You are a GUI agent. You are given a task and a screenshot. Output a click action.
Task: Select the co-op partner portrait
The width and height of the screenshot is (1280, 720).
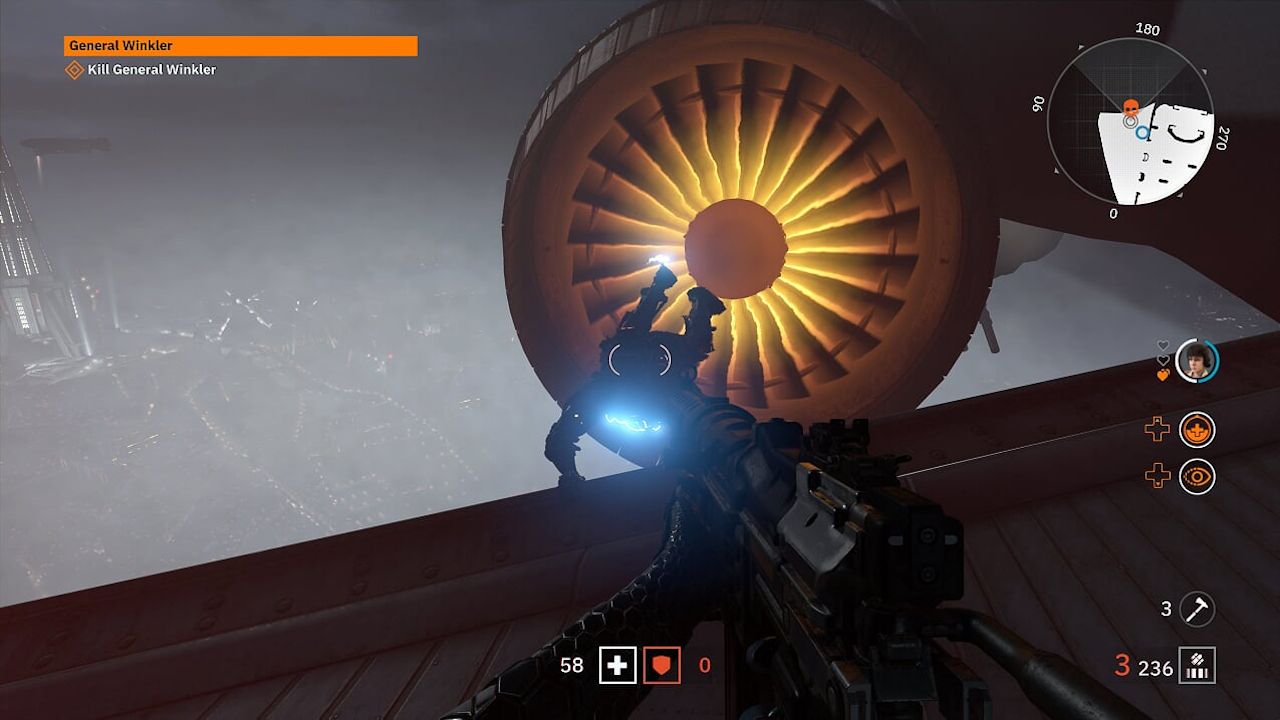pos(1195,361)
